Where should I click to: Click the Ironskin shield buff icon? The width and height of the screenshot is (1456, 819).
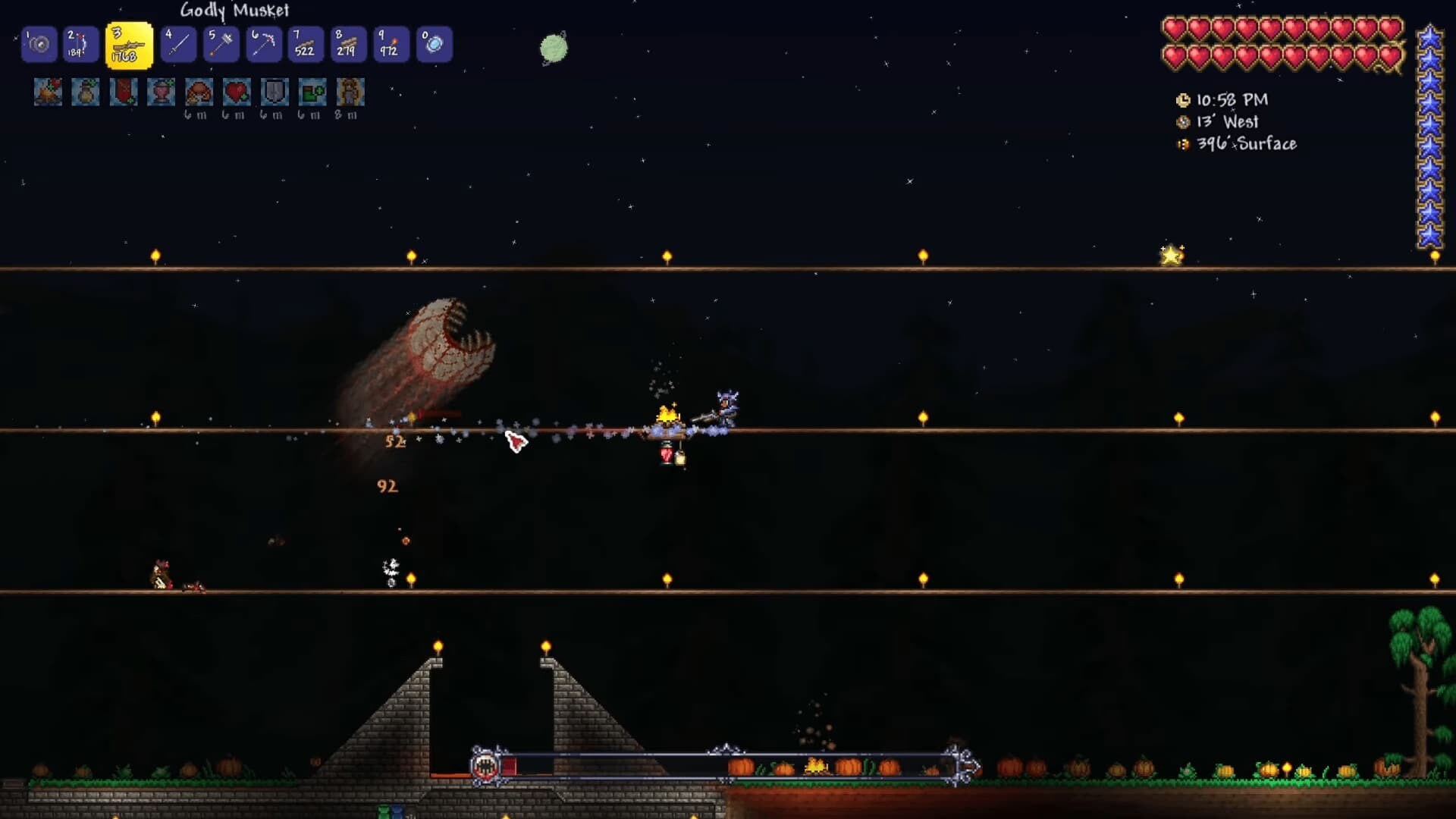coord(275,93)
